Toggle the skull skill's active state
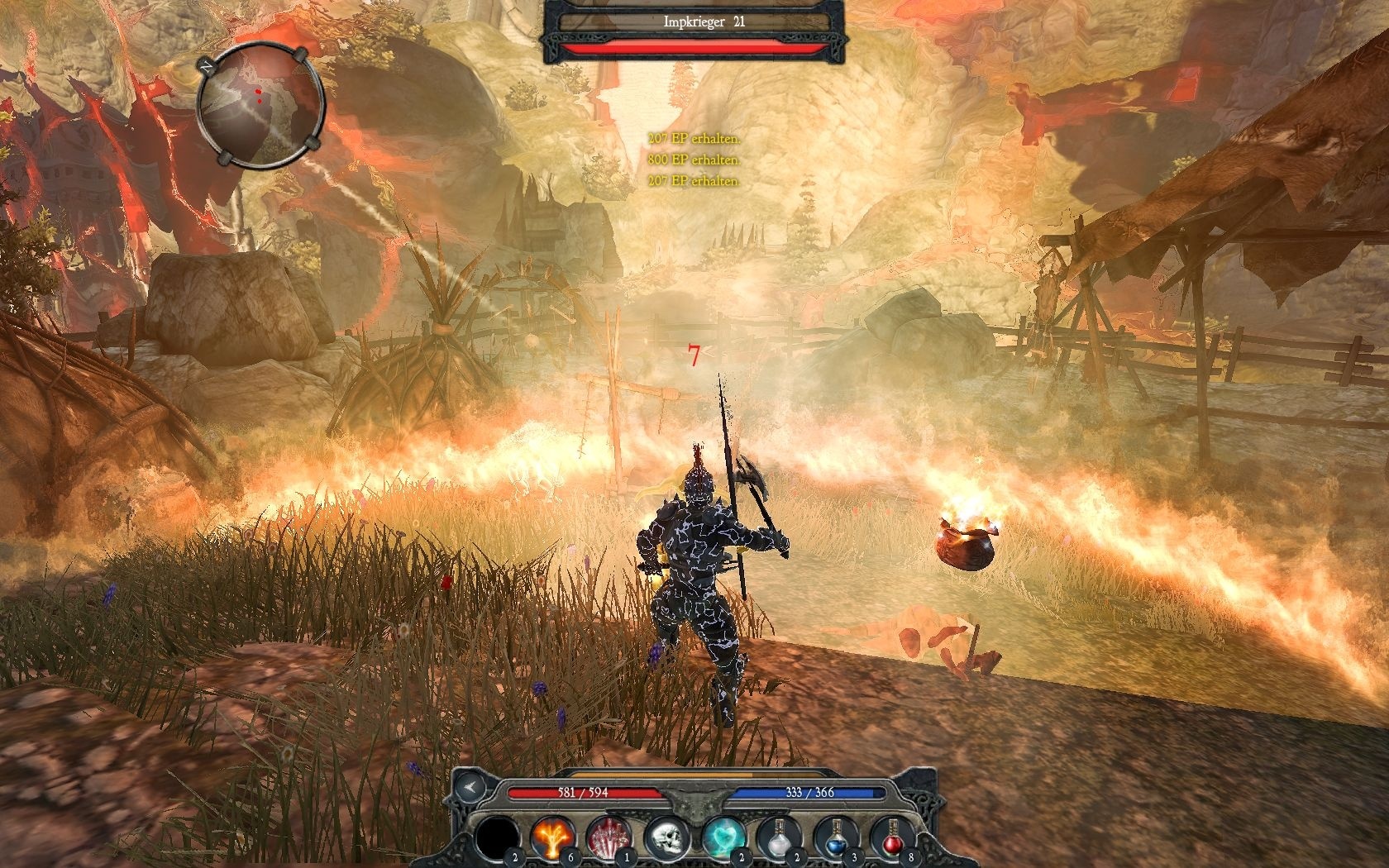The image size is (1389, 868). tap(666, 838)
